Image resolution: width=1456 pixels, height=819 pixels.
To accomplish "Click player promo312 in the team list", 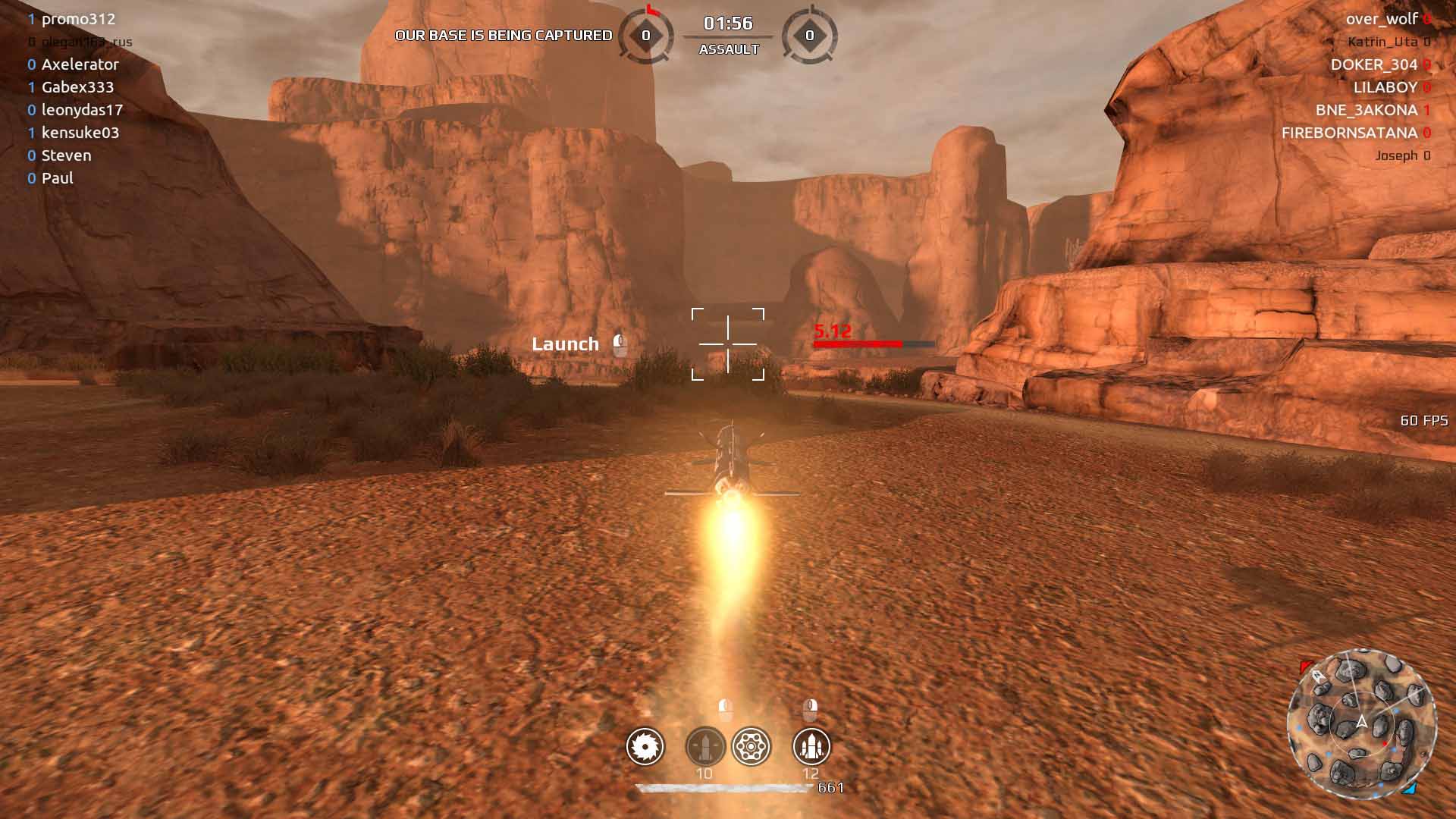I will (78, 19).
